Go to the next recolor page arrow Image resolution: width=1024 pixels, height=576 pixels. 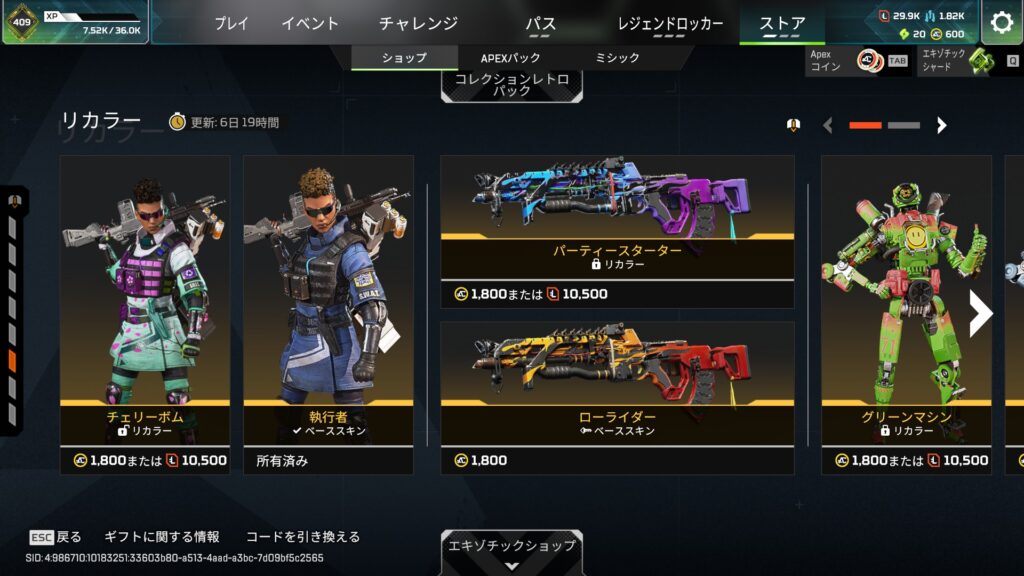pos(941,125)
